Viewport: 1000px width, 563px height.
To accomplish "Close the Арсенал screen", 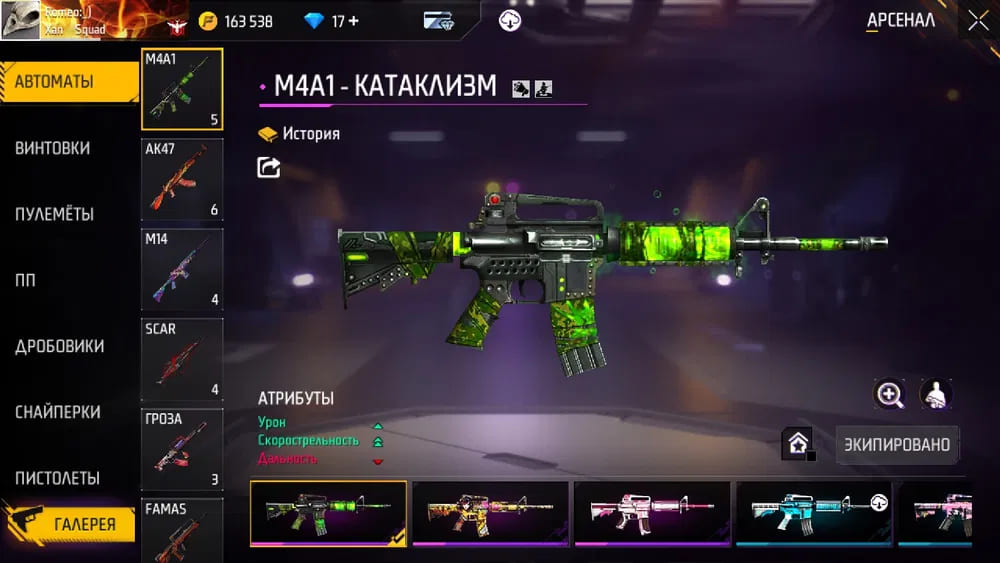I will [x=977, y=21].
